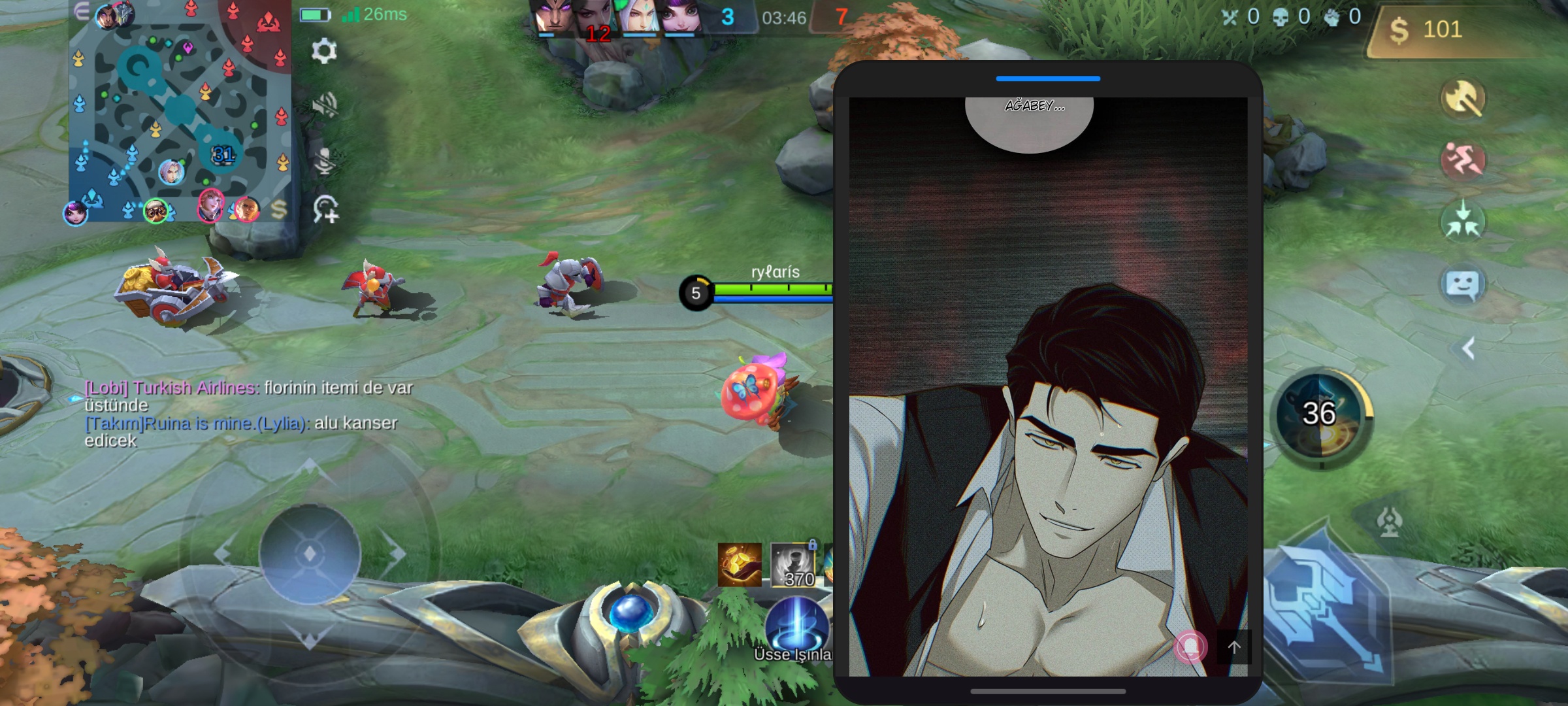Open the settings gear menu
Screen dimensions: 1568x706
[323, 51]
